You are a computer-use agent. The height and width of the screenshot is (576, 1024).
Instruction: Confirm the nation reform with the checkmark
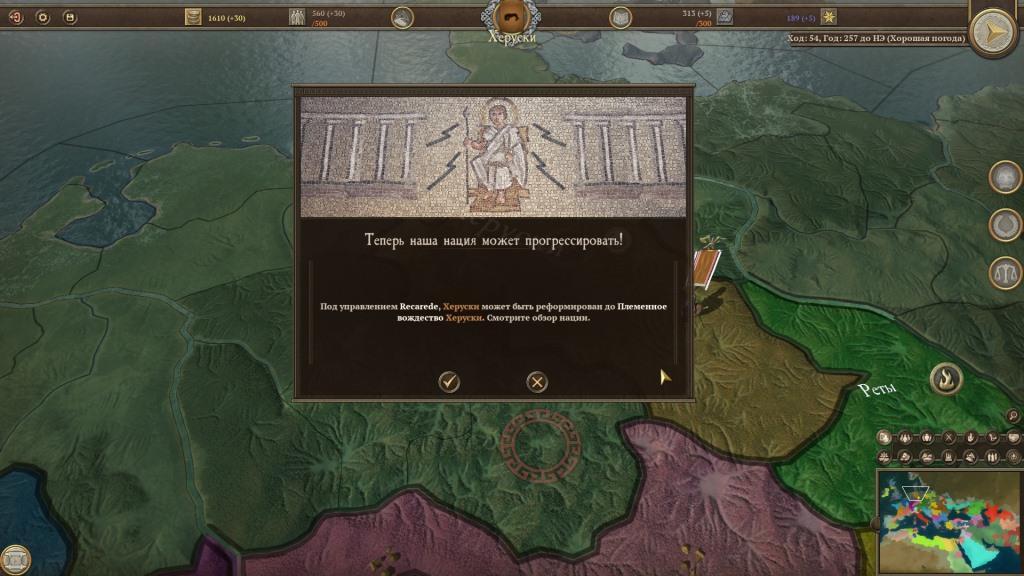click(449, 381)
